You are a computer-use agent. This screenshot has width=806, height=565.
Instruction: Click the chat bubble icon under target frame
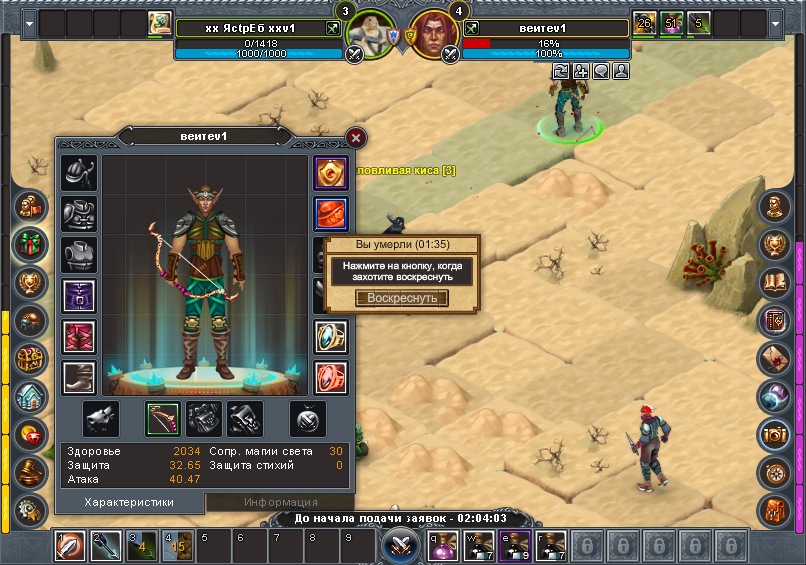pos(602,71)
